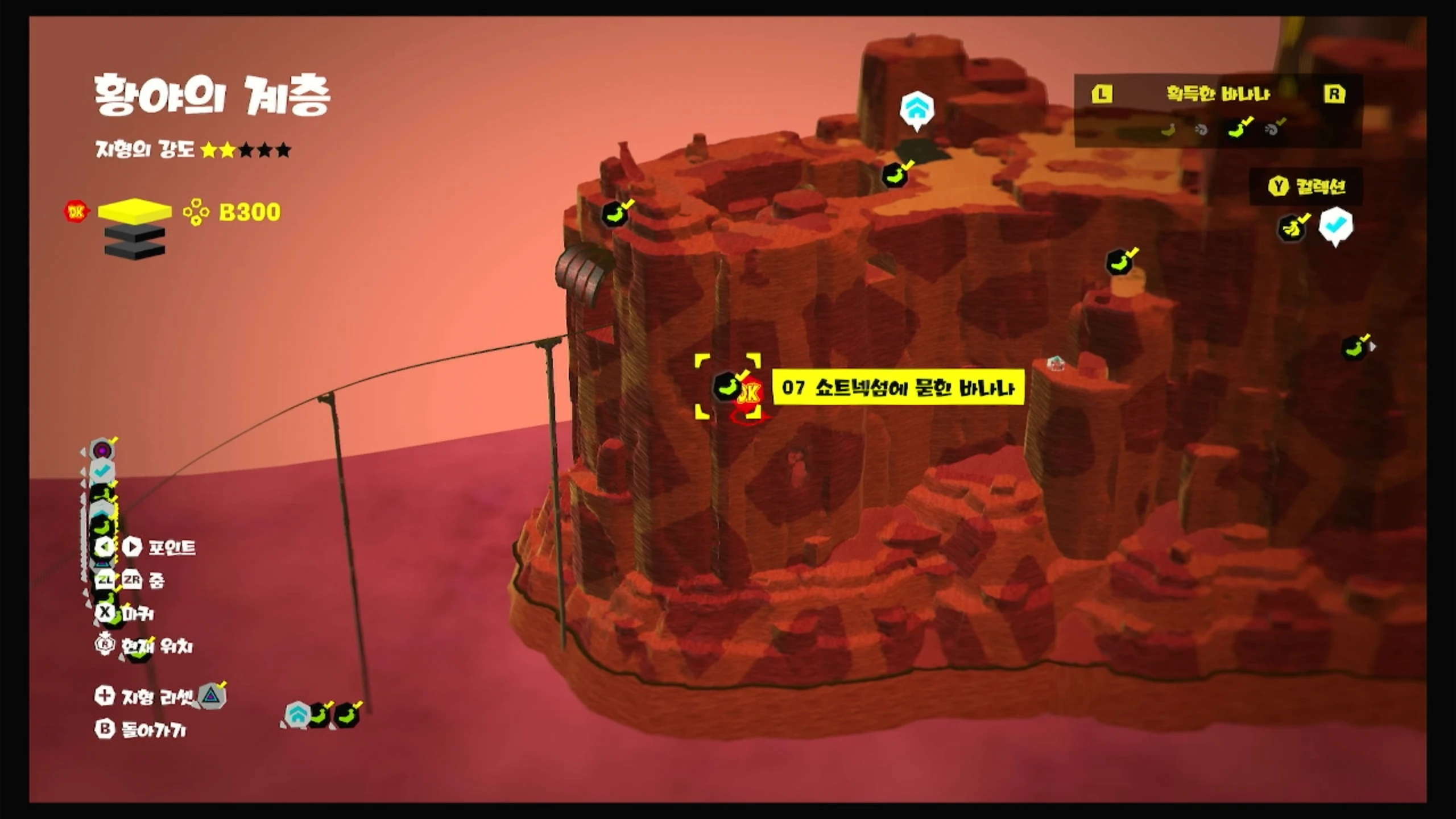Click the red DK current-position marker
The image size is (1456, 819).
750,394
